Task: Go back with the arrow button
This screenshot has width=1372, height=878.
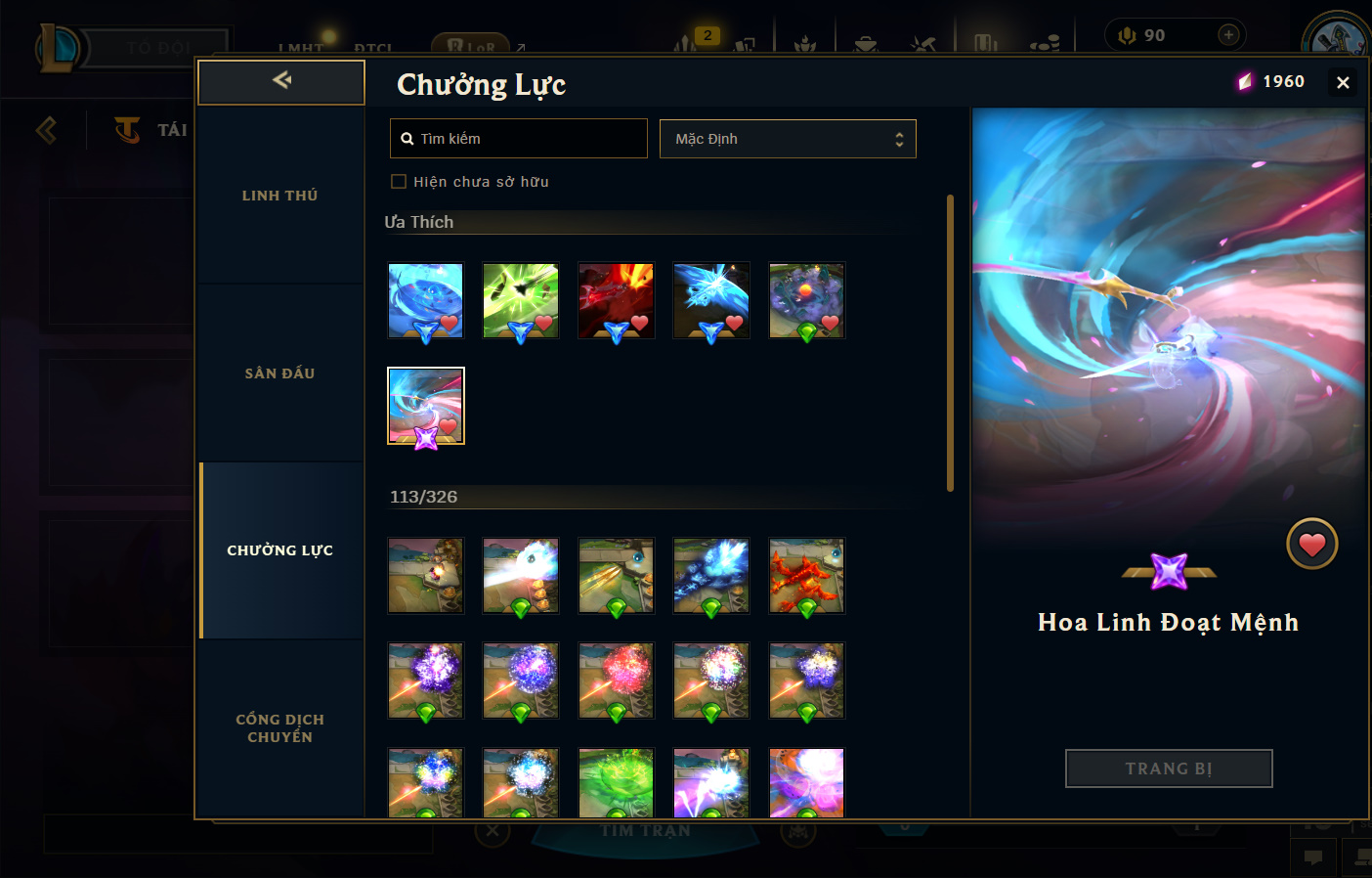Action: pos(281,81)
